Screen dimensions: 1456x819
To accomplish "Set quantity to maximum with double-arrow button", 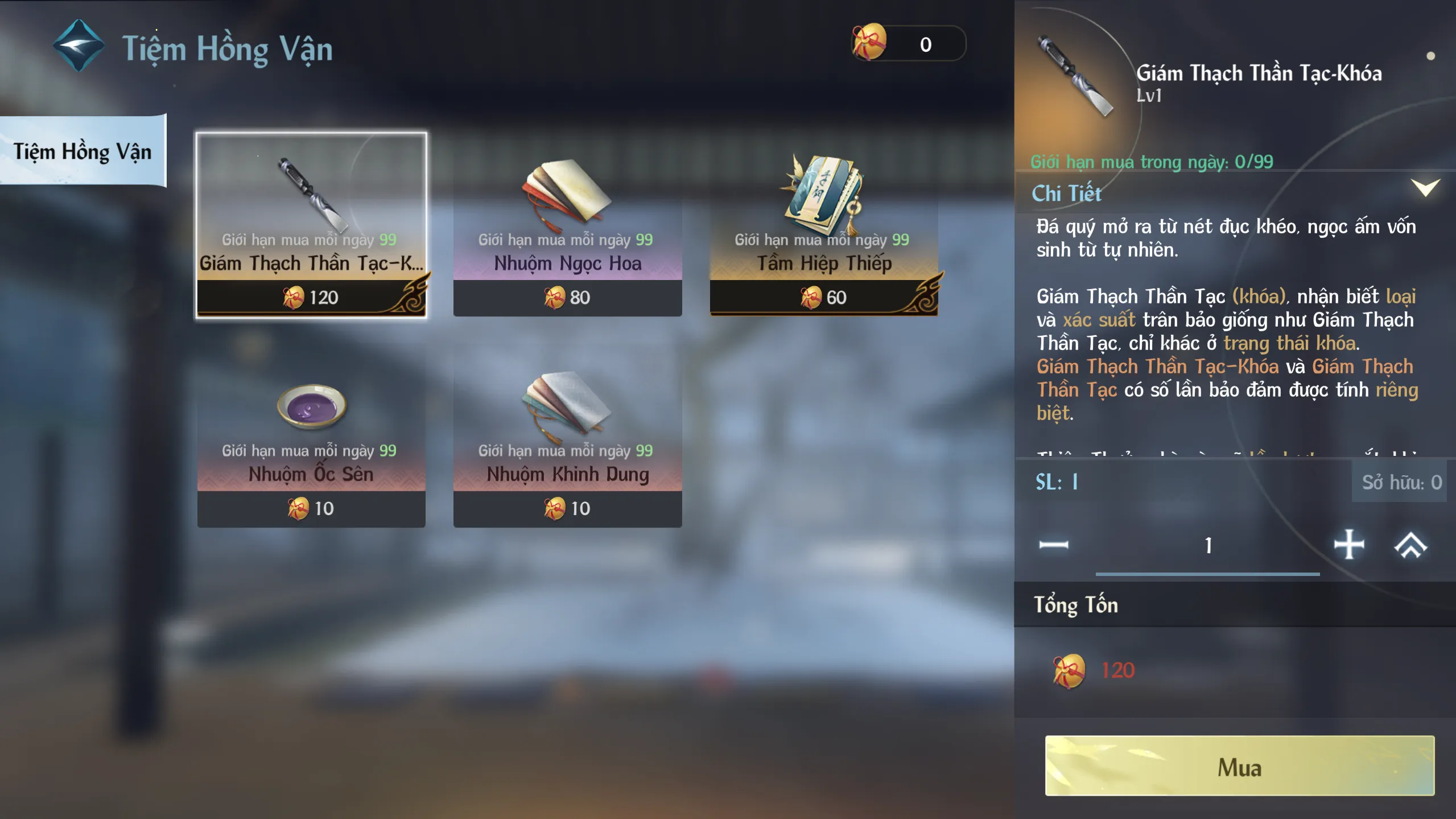I will 1410,545.
